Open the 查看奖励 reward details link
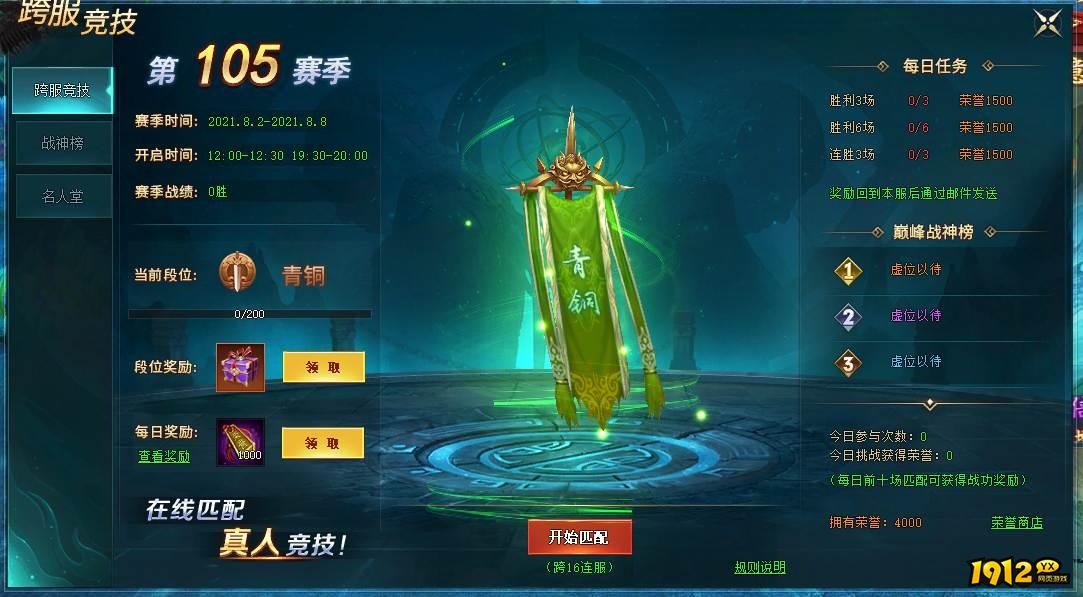The height and width of the screenshot is (597, 1083). tap(164, 457)
